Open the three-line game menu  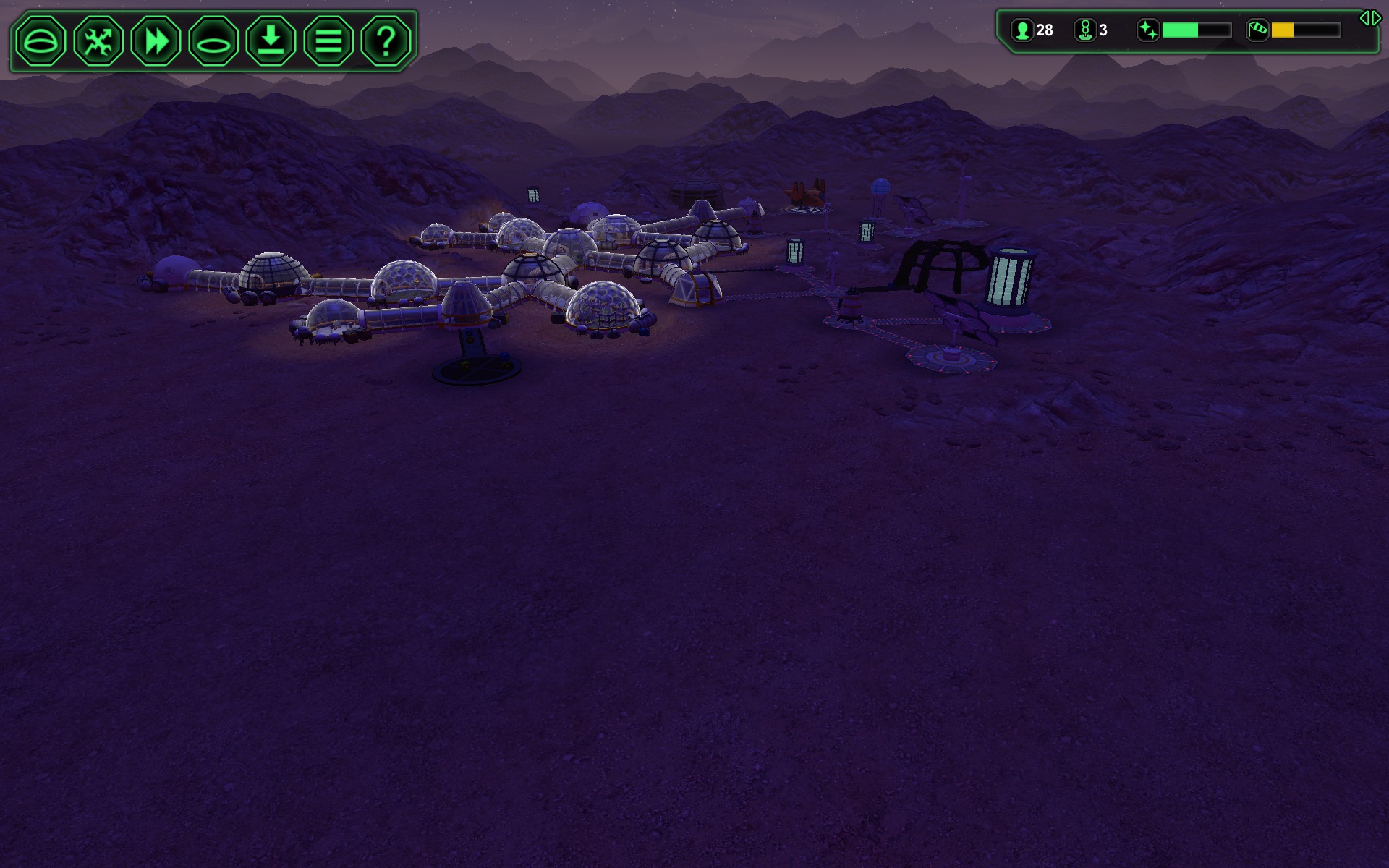(x=328, y=41)
